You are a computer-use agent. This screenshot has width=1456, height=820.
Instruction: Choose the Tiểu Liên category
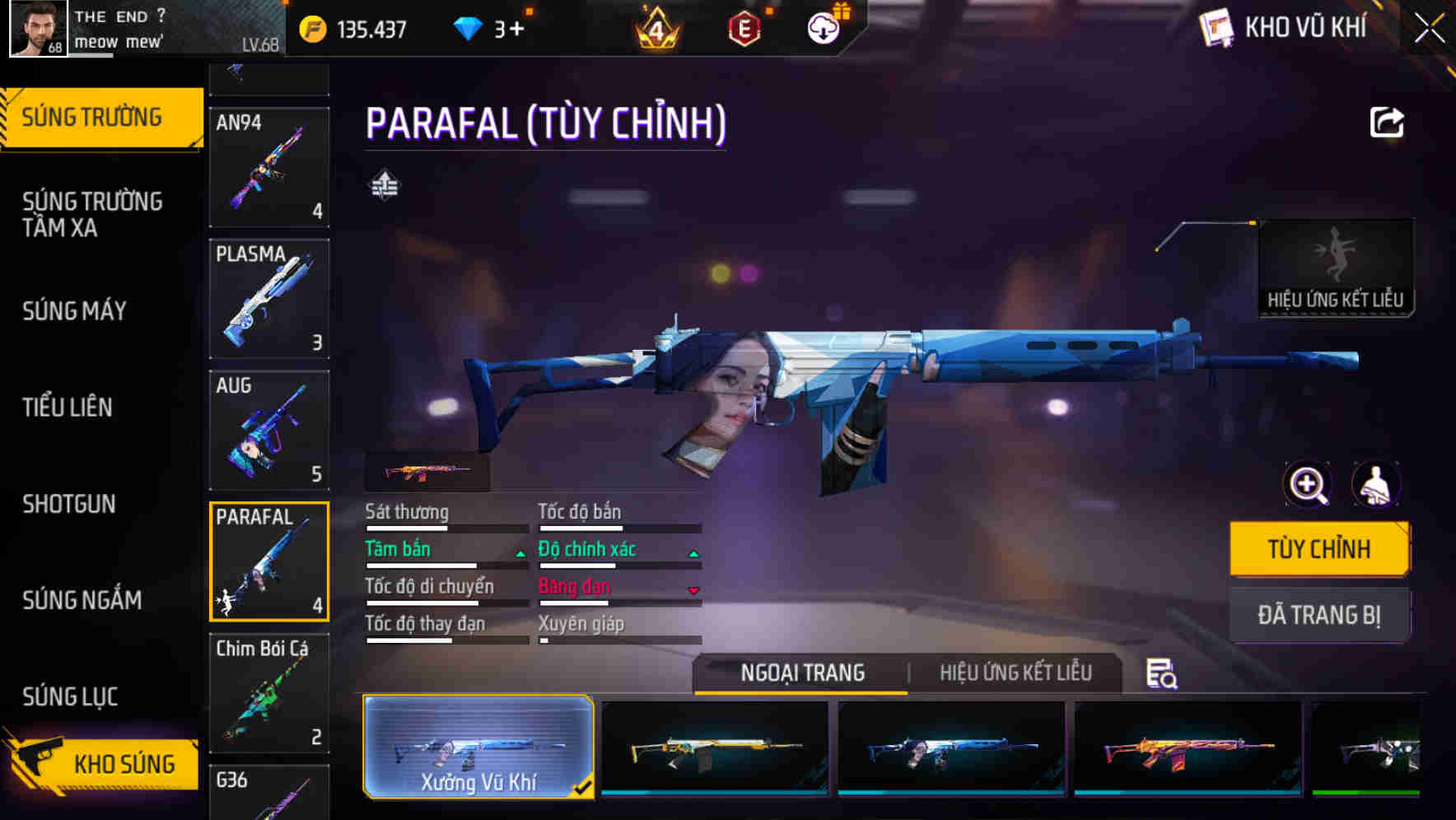(68, 408)
